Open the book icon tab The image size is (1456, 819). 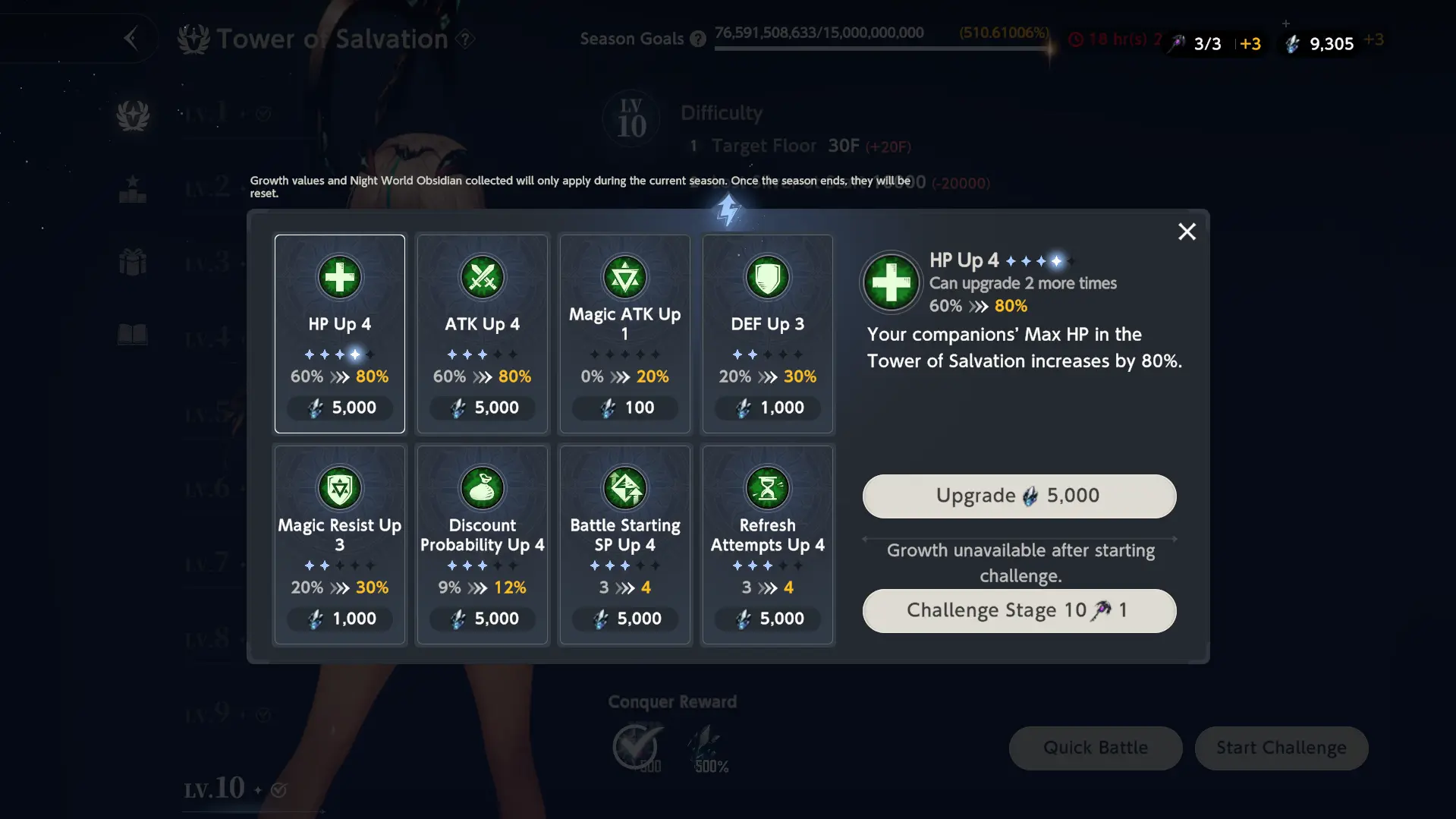(133, 334)
